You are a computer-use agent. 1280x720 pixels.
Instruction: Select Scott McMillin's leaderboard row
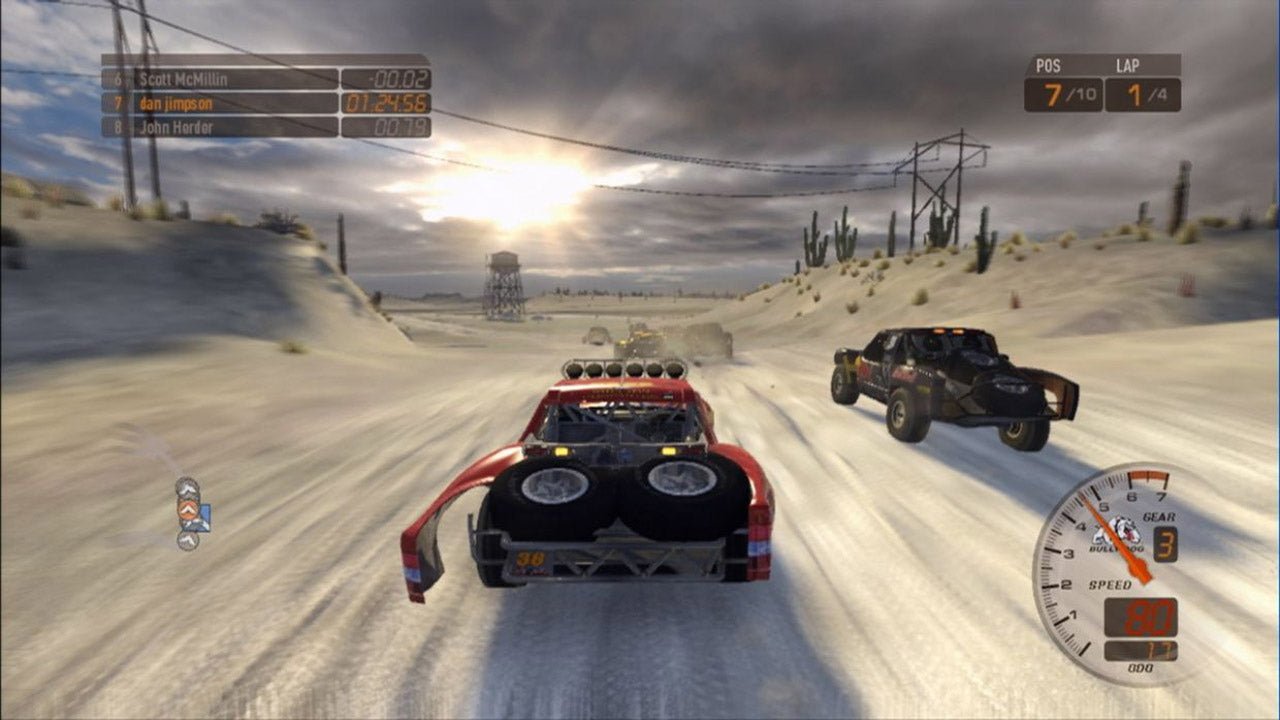[x=220, y=79]
